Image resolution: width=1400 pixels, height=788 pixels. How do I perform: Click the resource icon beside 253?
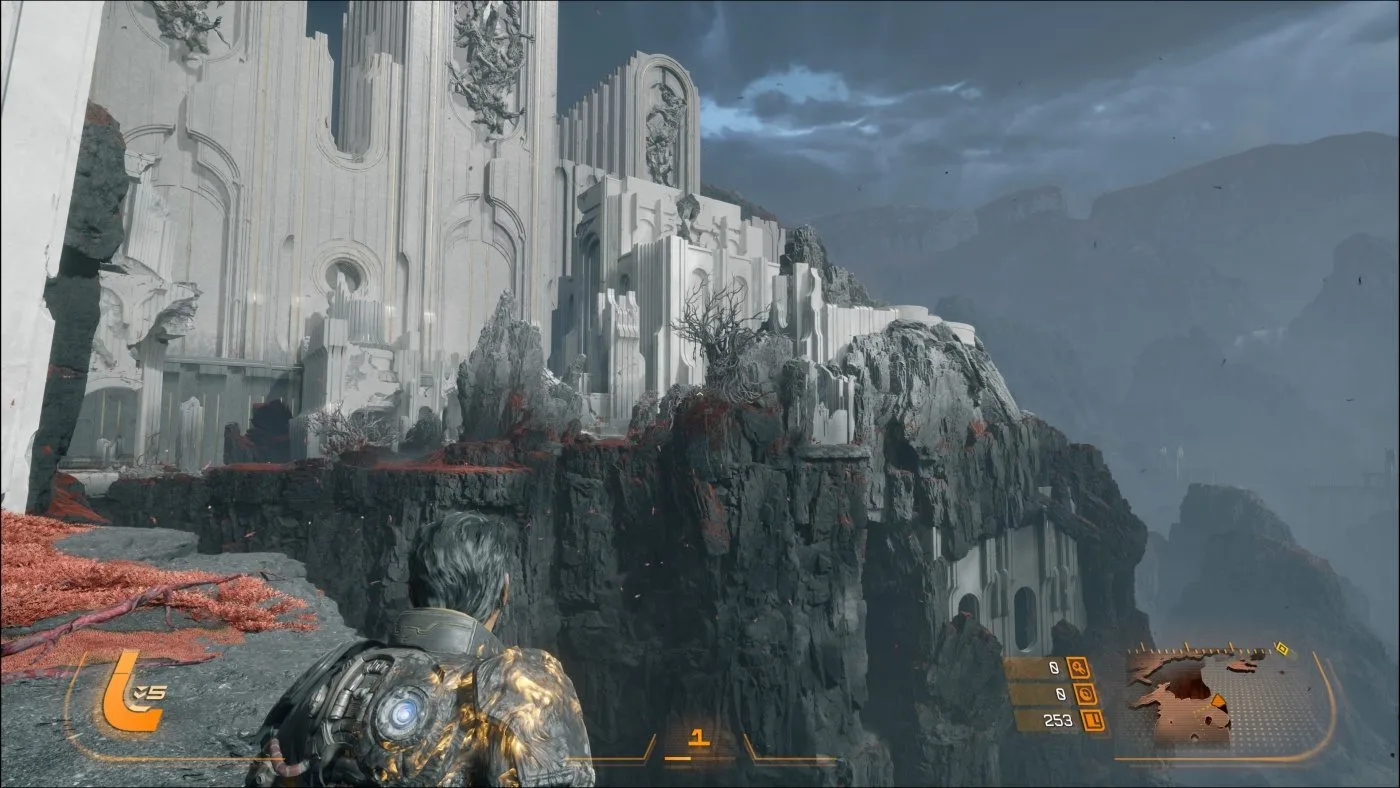[1094, 720]
